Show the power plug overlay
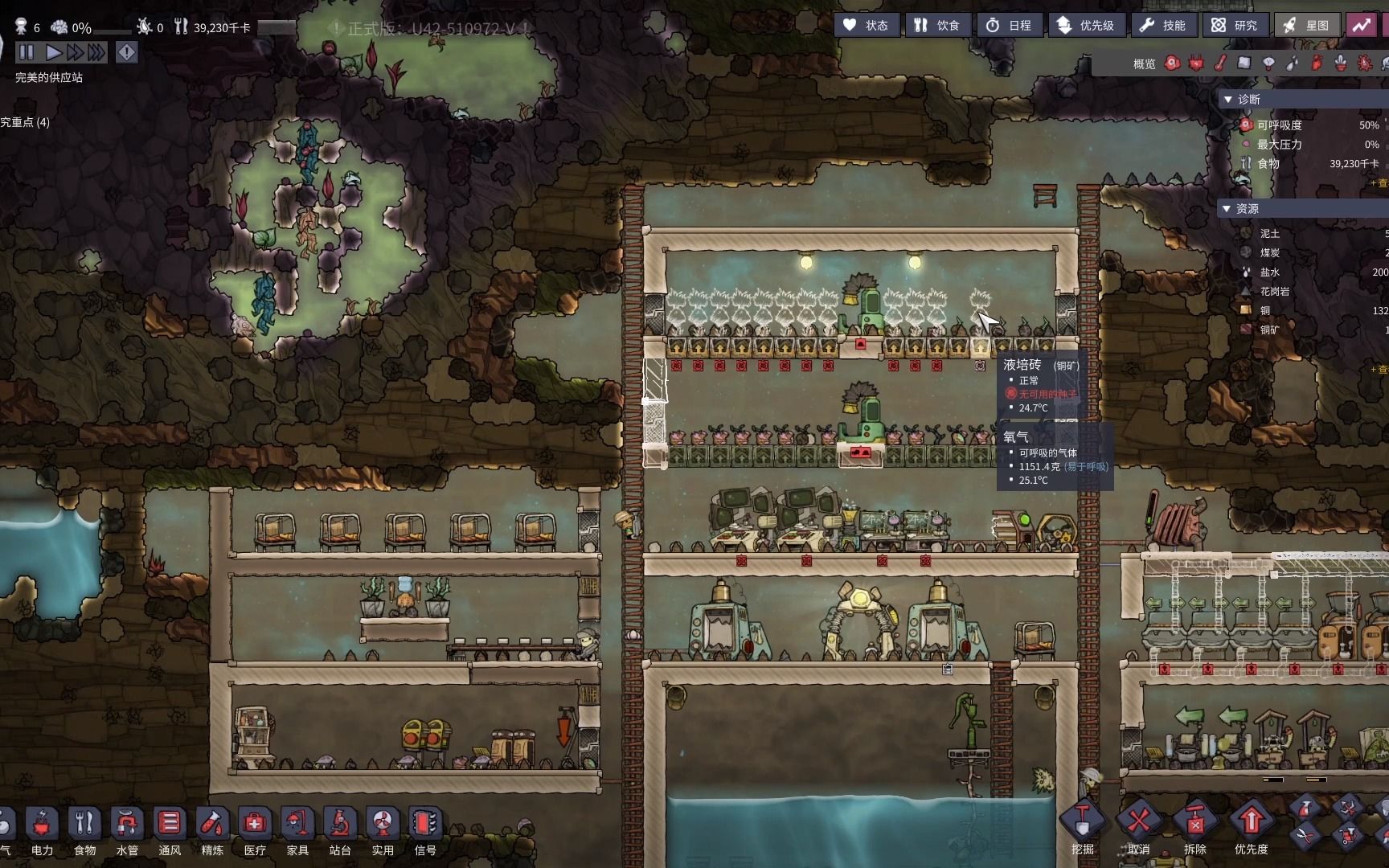This screenshot has width=1389, height=868. coord(1196,63)
